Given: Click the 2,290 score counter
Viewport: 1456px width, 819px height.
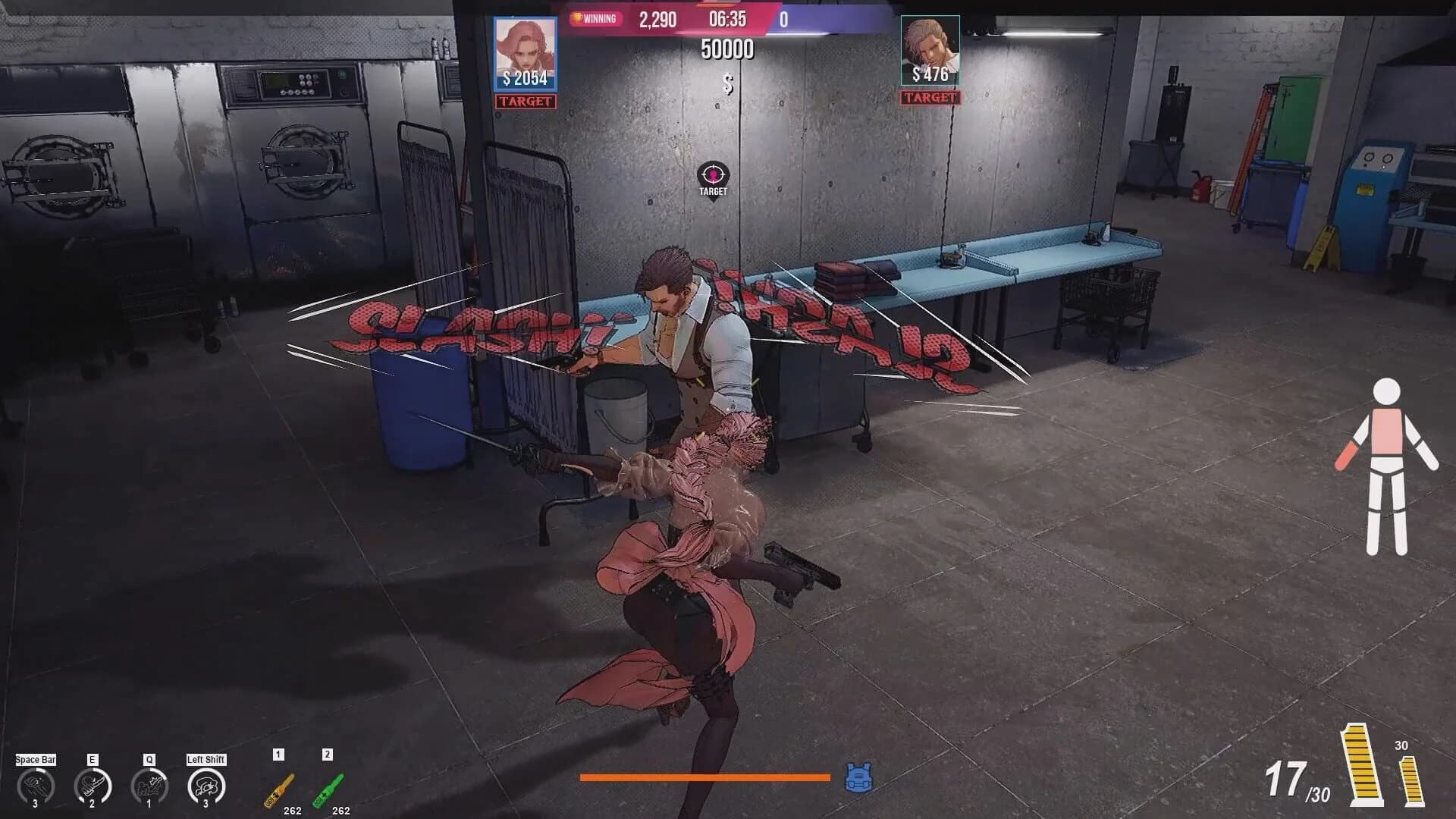Looking at the screenshot, I should coord(657,20).
